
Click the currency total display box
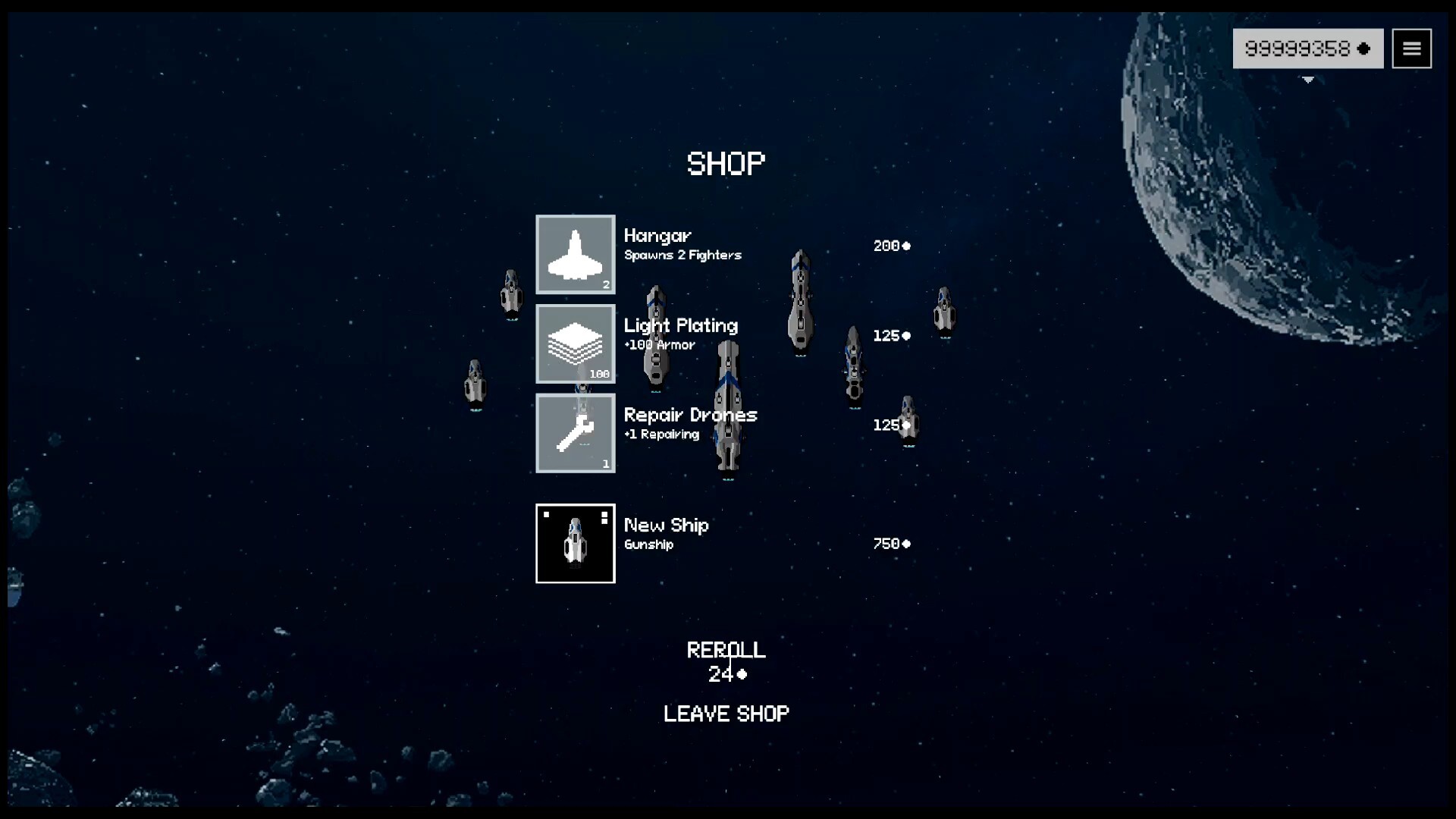[1308, 48]
